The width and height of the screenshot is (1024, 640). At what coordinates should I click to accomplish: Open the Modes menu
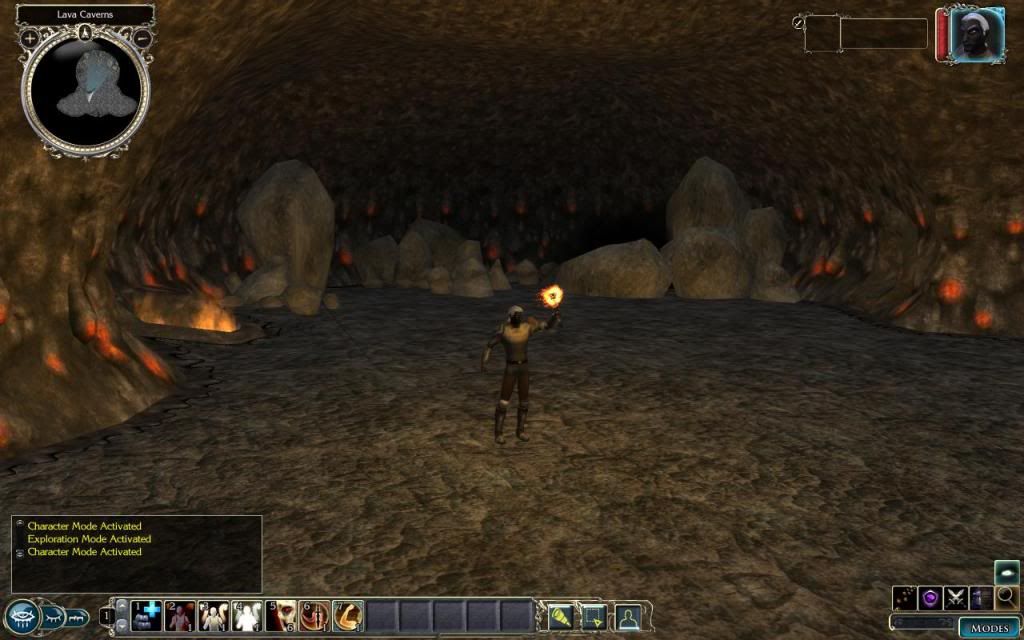coord(989,628)
